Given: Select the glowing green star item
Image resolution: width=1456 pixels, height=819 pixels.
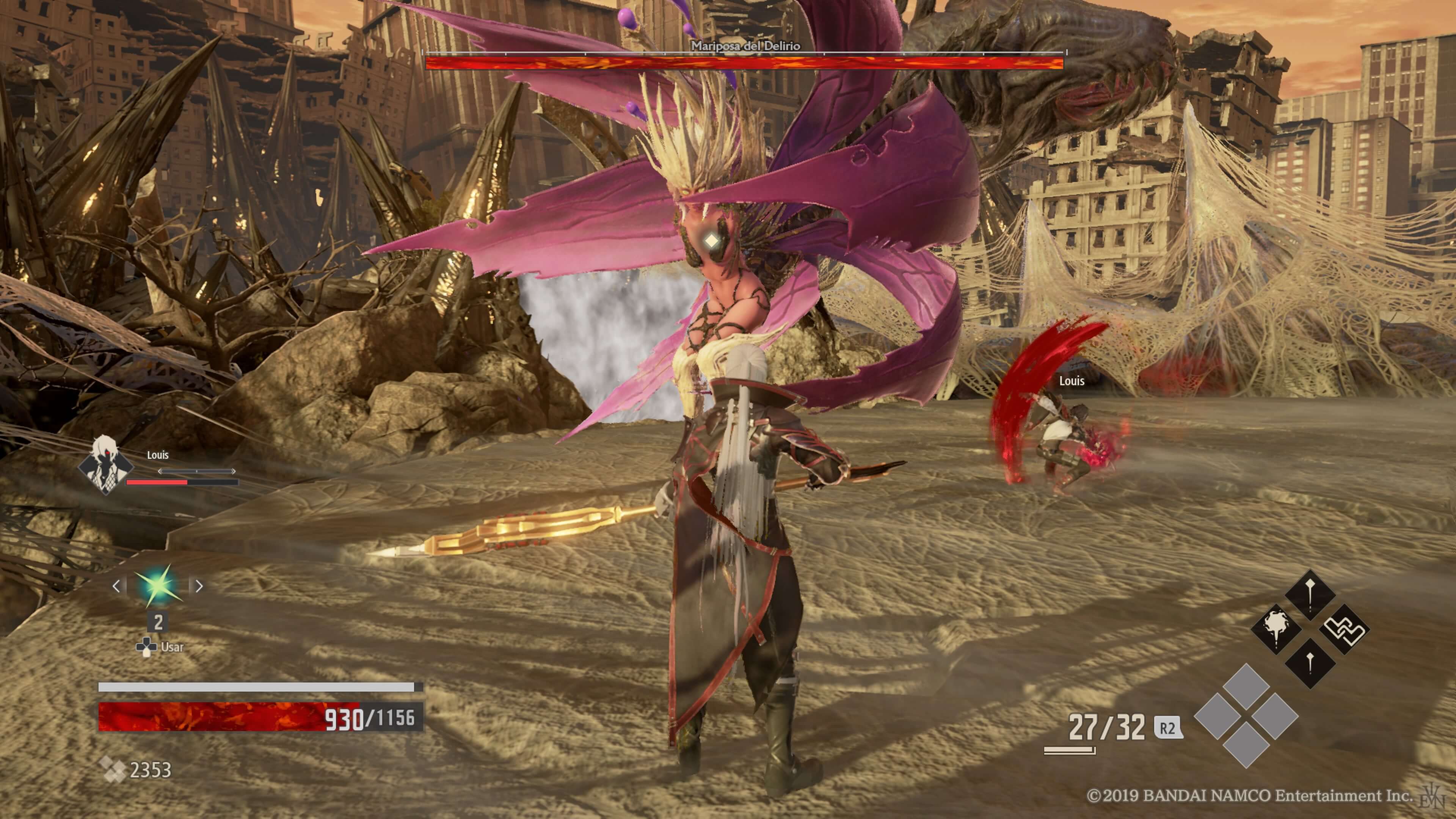Looking at the screenshot, I should [158, 585].
